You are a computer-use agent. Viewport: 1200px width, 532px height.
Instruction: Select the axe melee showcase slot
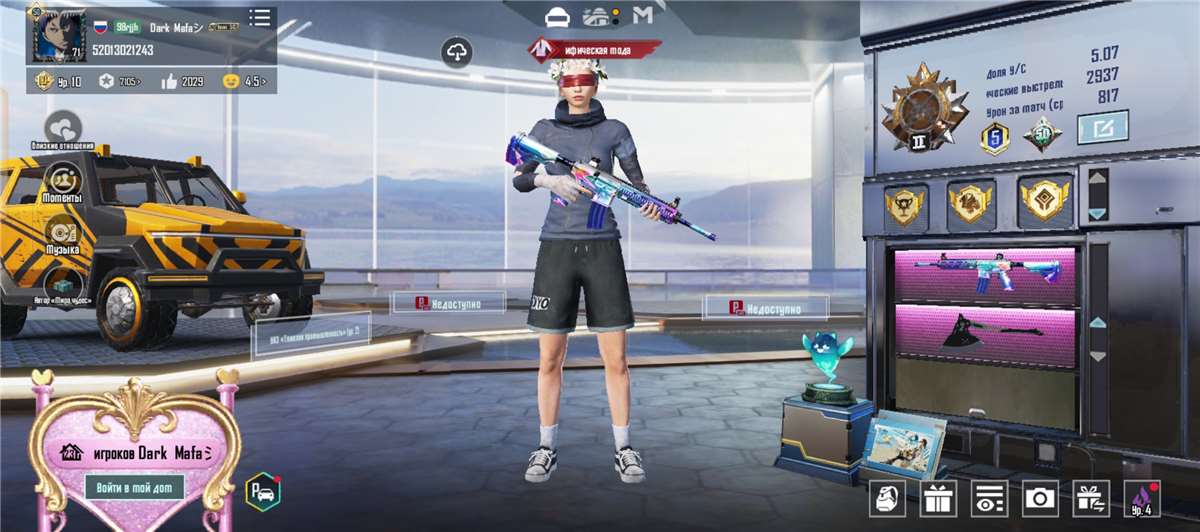pos(985,332)
